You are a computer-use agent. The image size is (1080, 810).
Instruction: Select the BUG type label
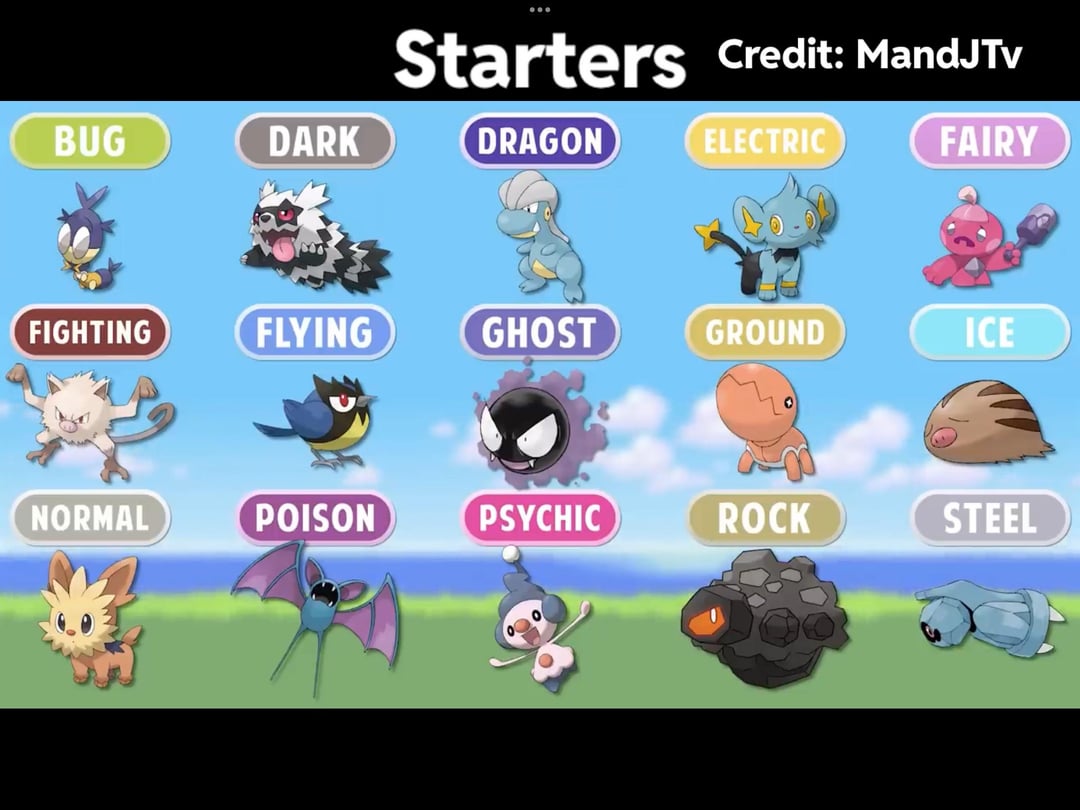pyautogui.click(x=90, y=141)
